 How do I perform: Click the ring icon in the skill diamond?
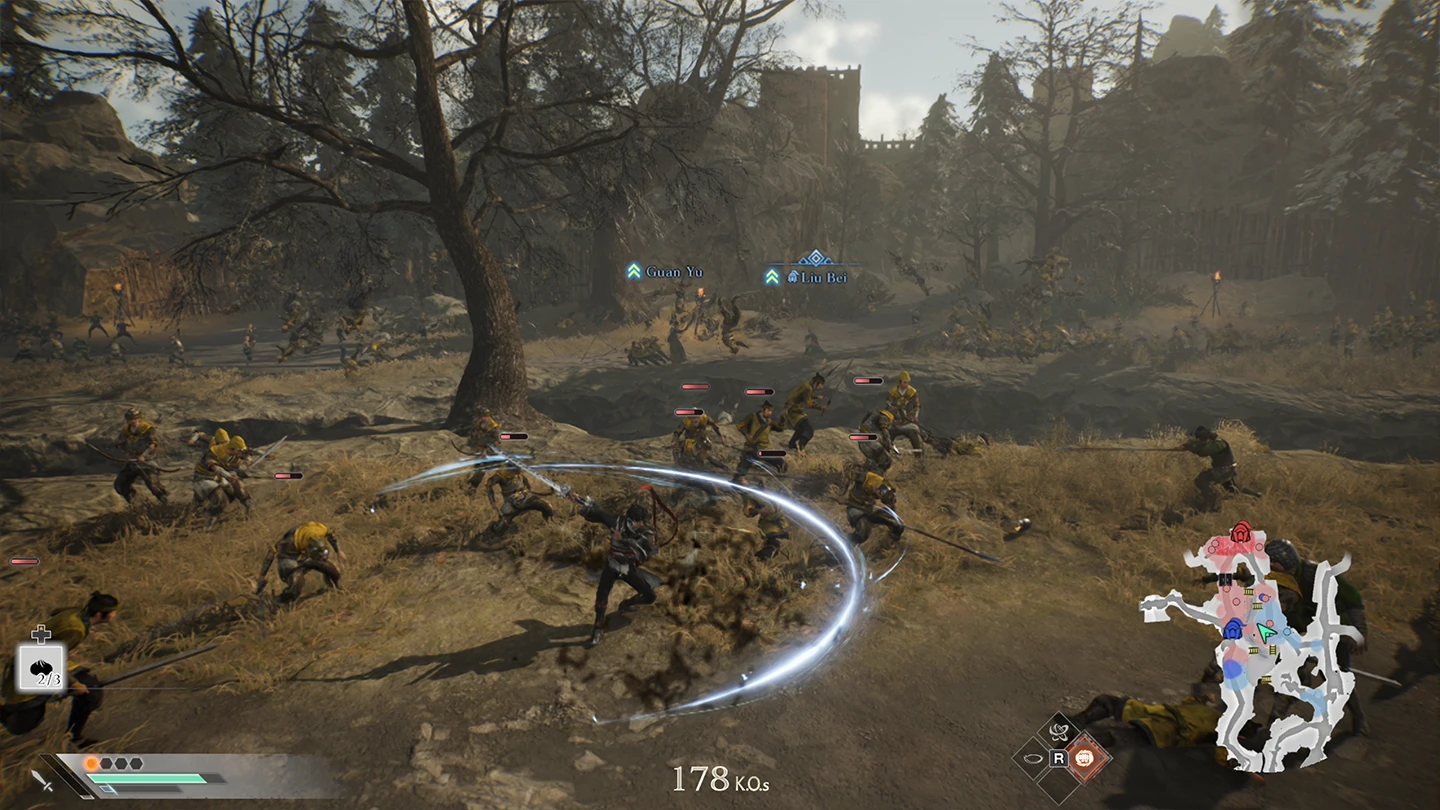tap(1033, 758)
